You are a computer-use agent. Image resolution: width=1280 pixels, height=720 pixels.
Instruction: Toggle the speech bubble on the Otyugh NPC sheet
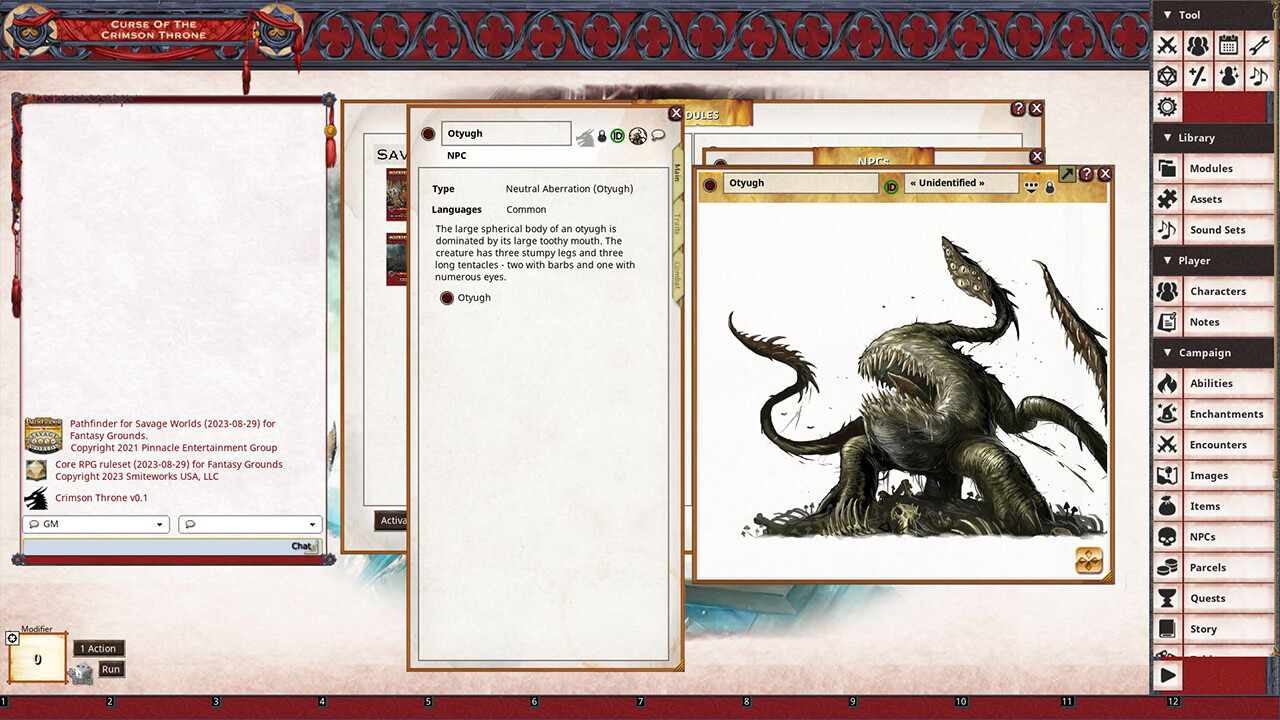click(657, 136)
